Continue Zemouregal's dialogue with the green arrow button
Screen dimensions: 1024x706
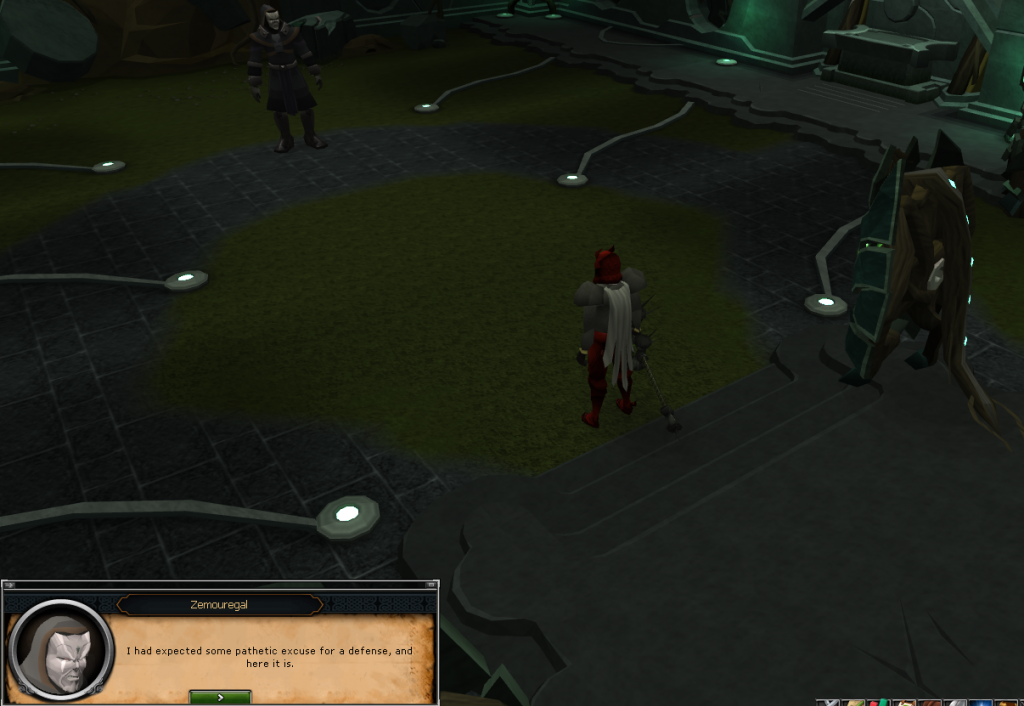pos(220,697)
